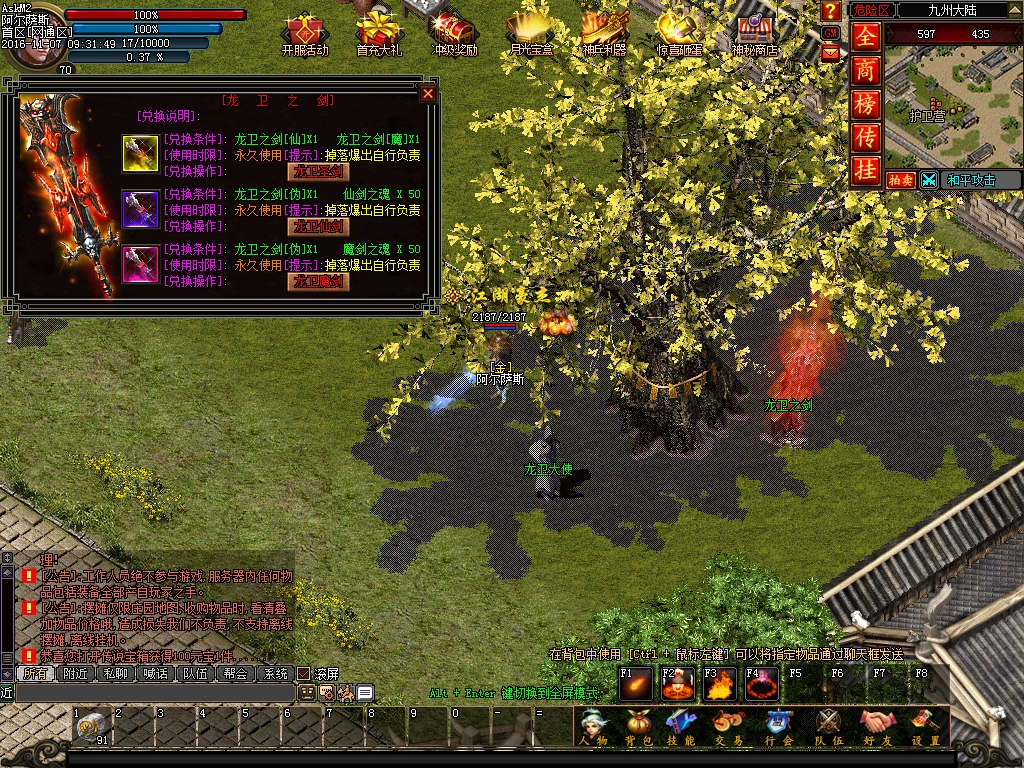Image resolution: width=1024 pixels, height=768 pixels.
Task: Click the 龙卫圣剑 exchange button
Action: point(318,172)
